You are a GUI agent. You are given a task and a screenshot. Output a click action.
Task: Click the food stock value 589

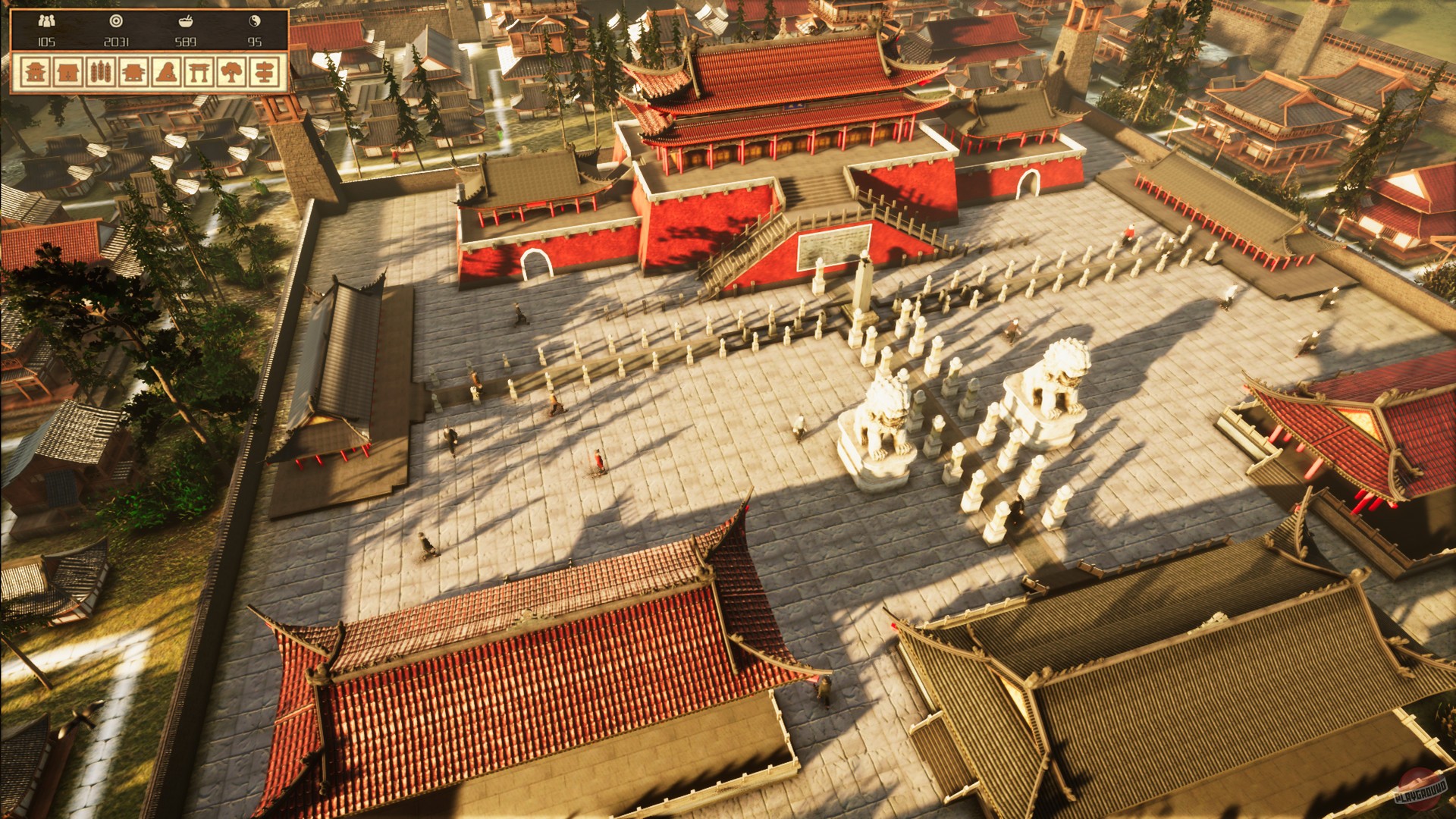[x=185, y=42]
